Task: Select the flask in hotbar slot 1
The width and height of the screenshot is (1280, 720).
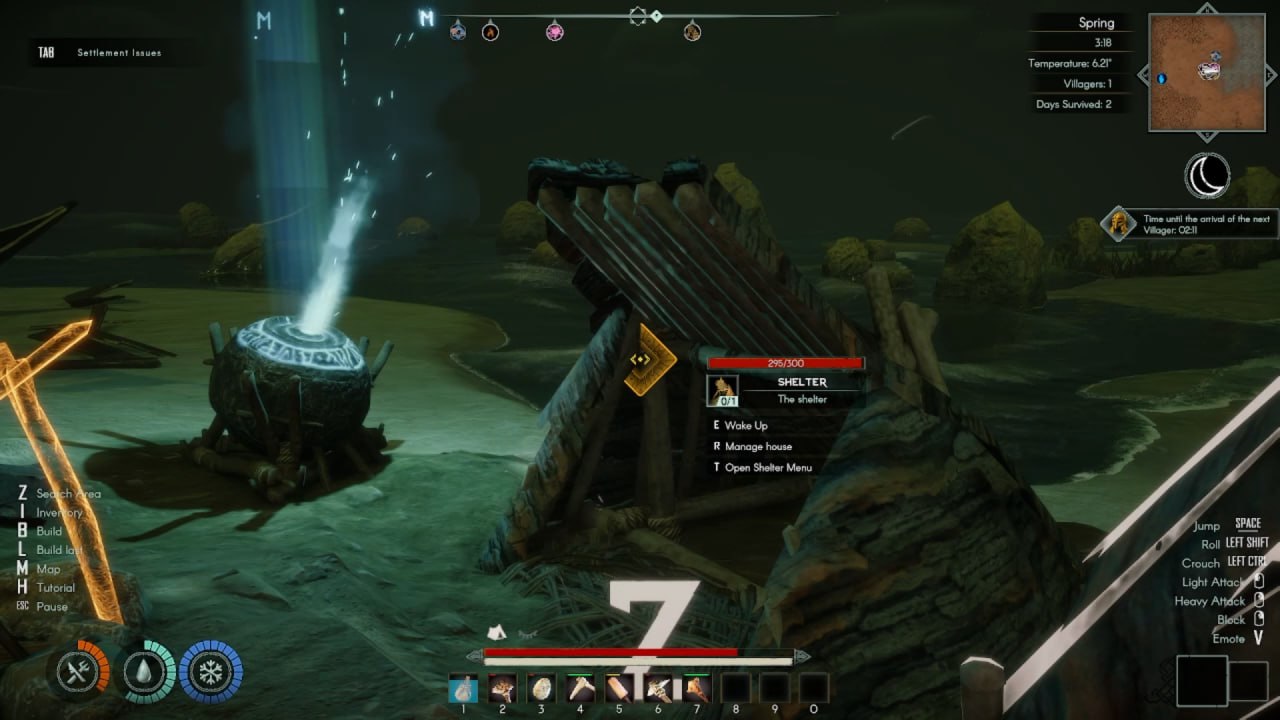Action: [x=463, y=688]
